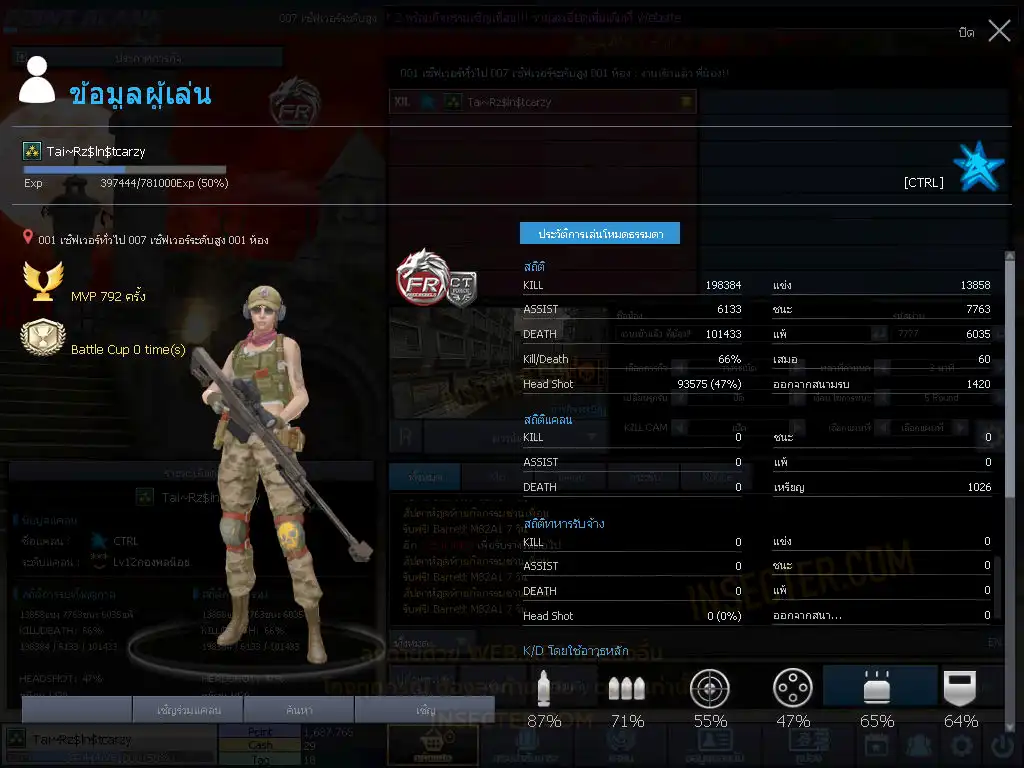Open the normal mode play history button

[x=599, y=233]
